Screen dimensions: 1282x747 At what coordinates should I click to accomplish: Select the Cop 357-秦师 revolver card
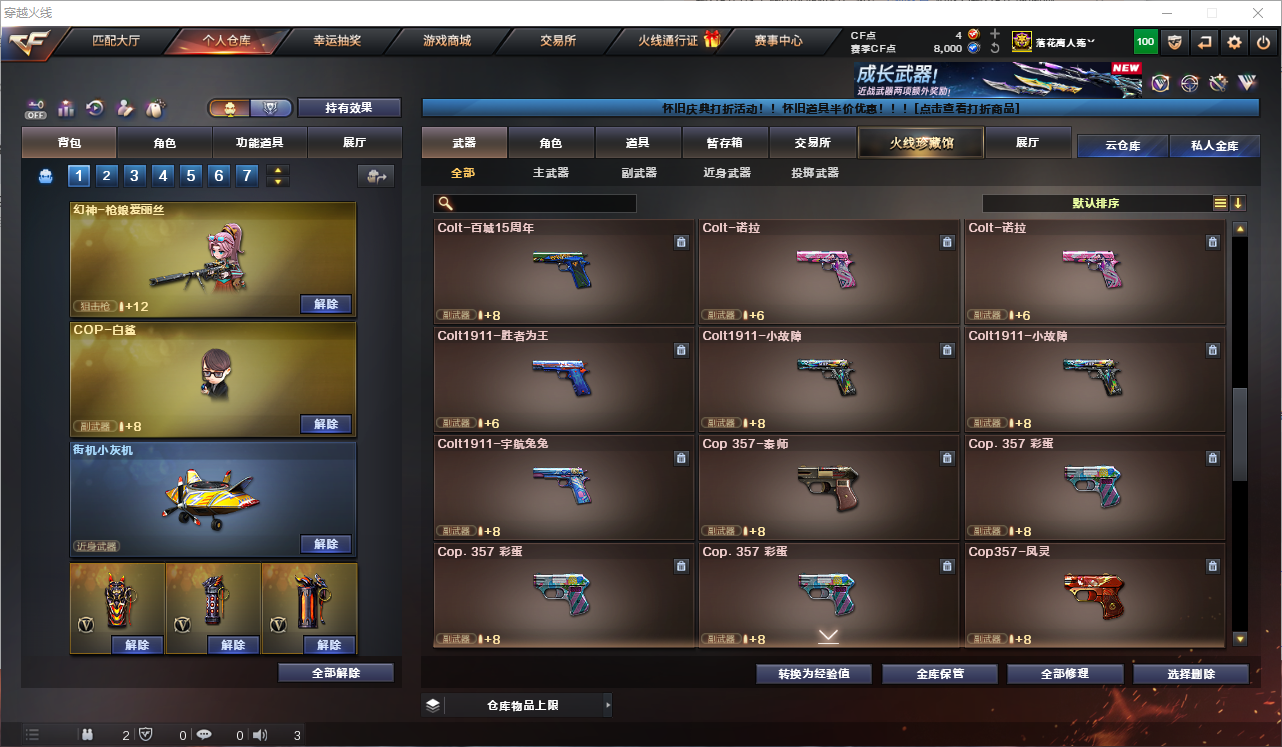tap(829, 488)
